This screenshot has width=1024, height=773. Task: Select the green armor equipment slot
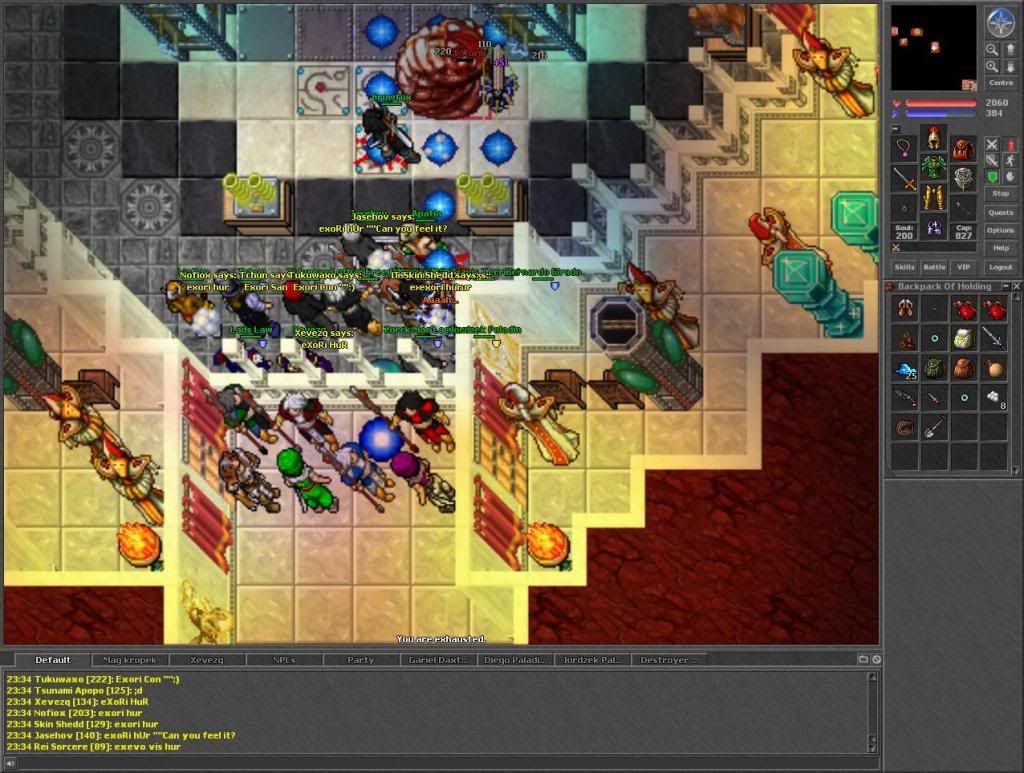(934, 166)
